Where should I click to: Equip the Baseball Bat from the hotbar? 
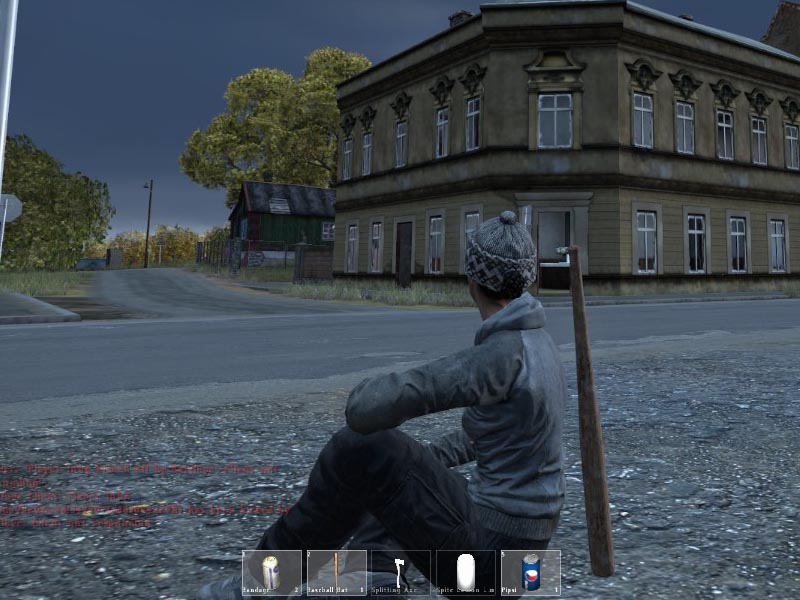coord(337,573)
